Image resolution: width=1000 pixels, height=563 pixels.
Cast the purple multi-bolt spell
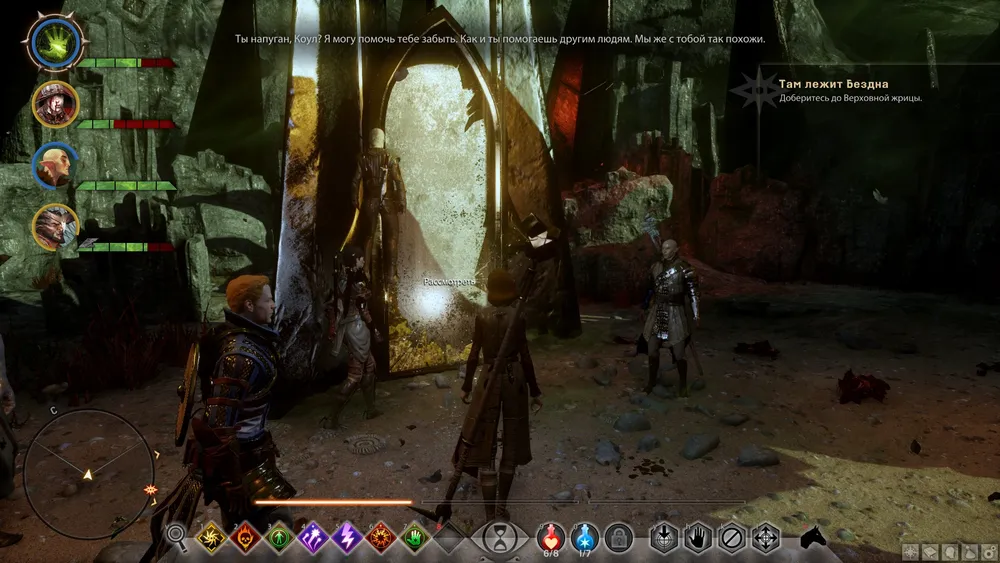pyautogui.click(x=312, y=538)
